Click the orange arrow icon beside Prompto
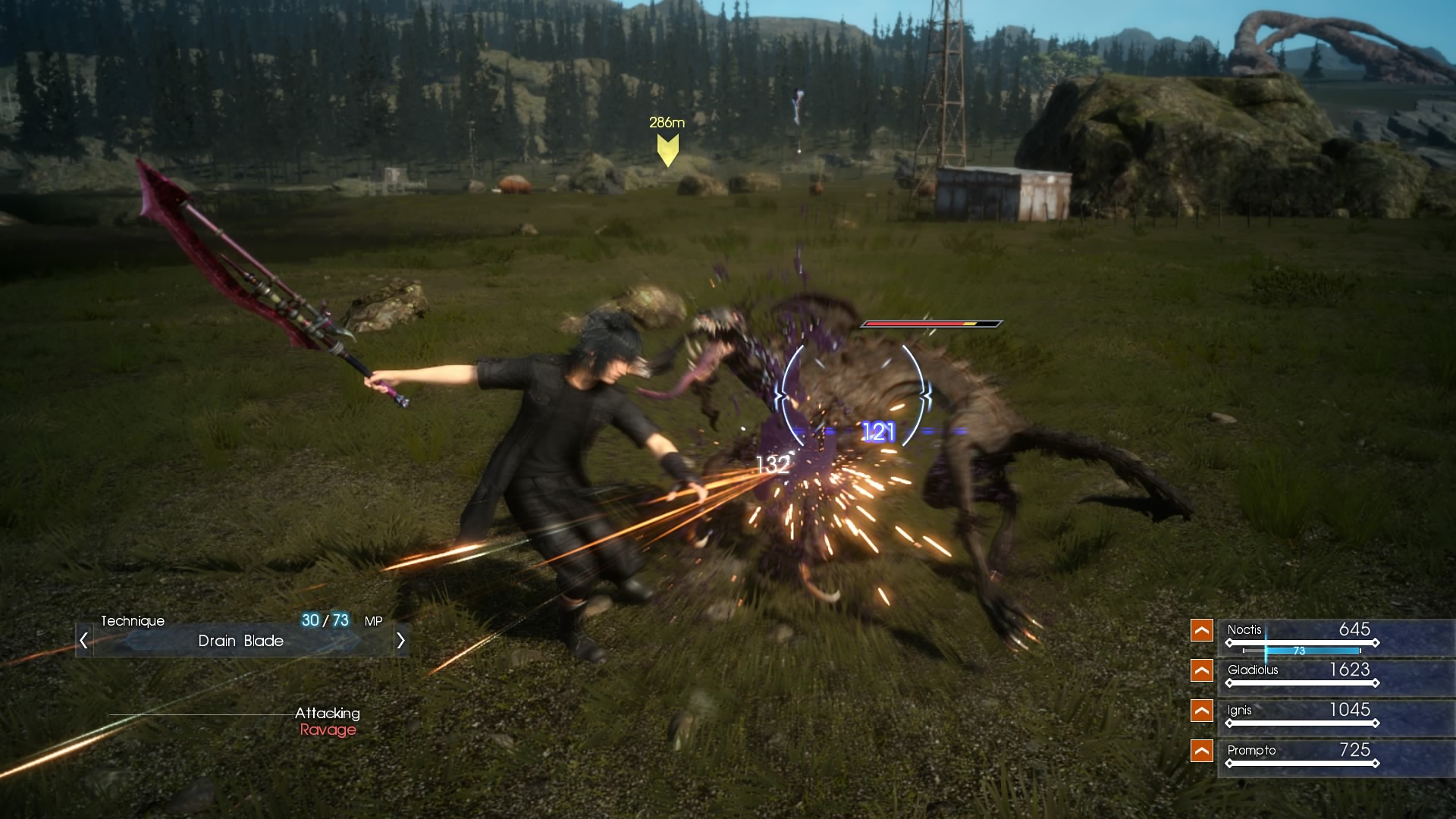Viewport: 1456px width, 819px height. tap(1202, 751)
